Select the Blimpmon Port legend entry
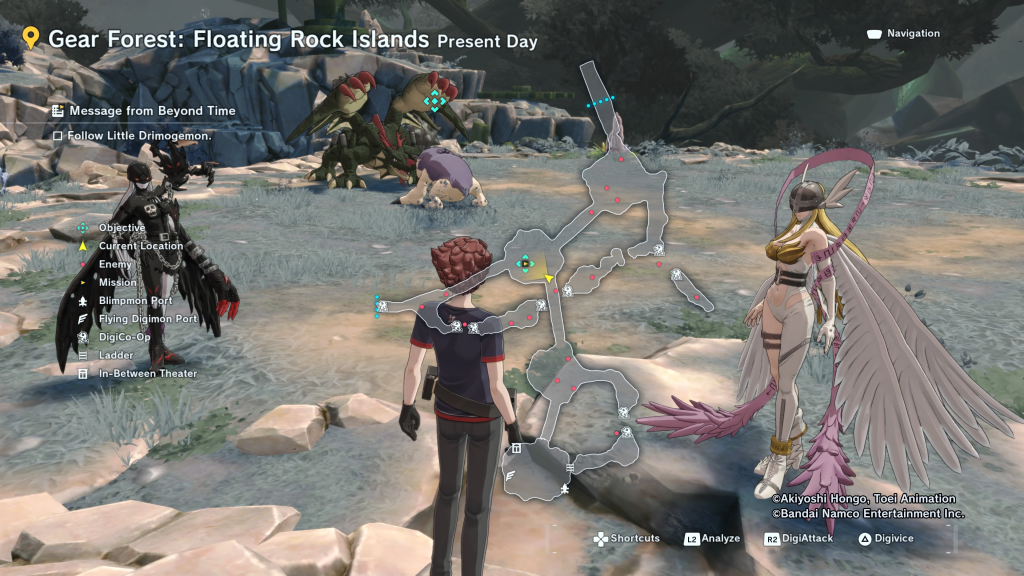Screen dimensions: 1024x576 click(135, 300)
